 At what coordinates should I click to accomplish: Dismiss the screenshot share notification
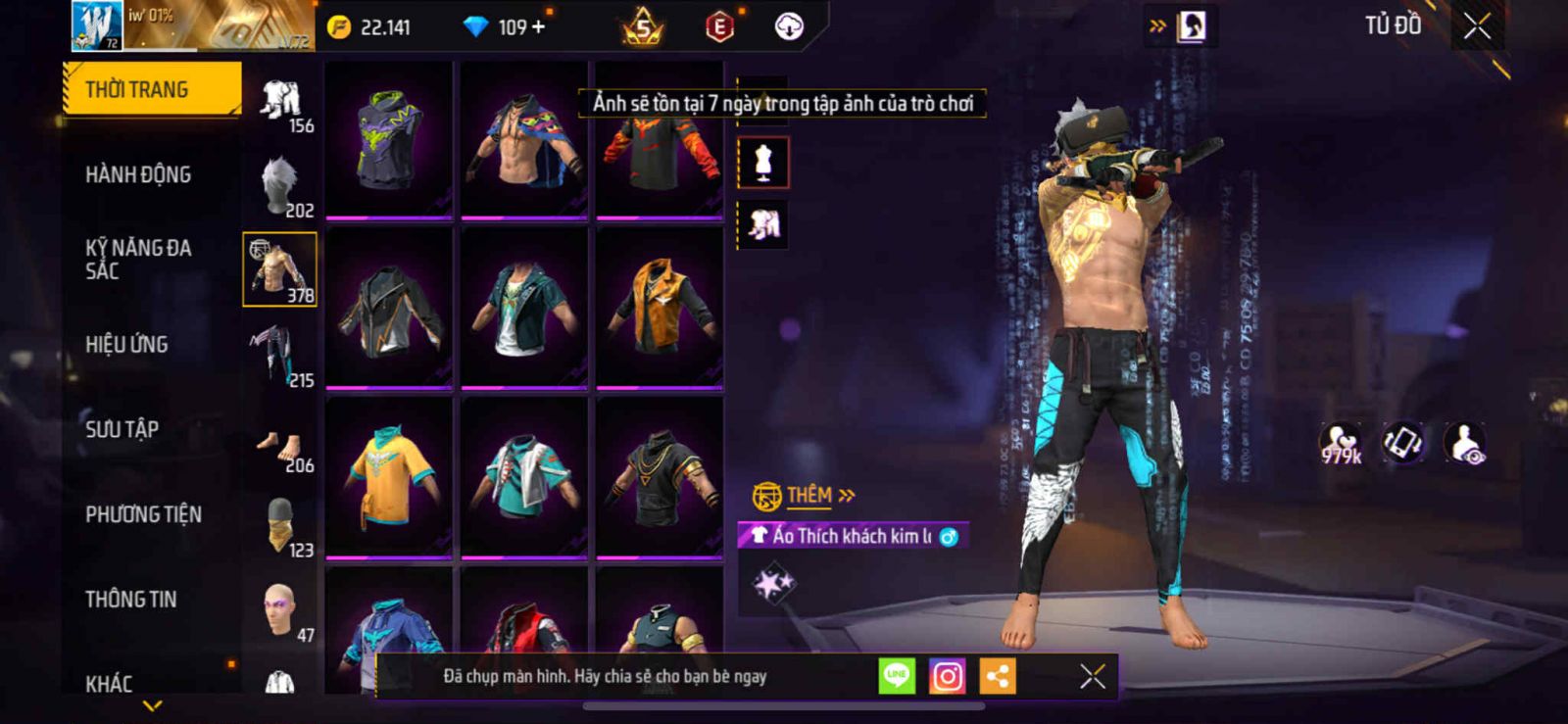1092,676
